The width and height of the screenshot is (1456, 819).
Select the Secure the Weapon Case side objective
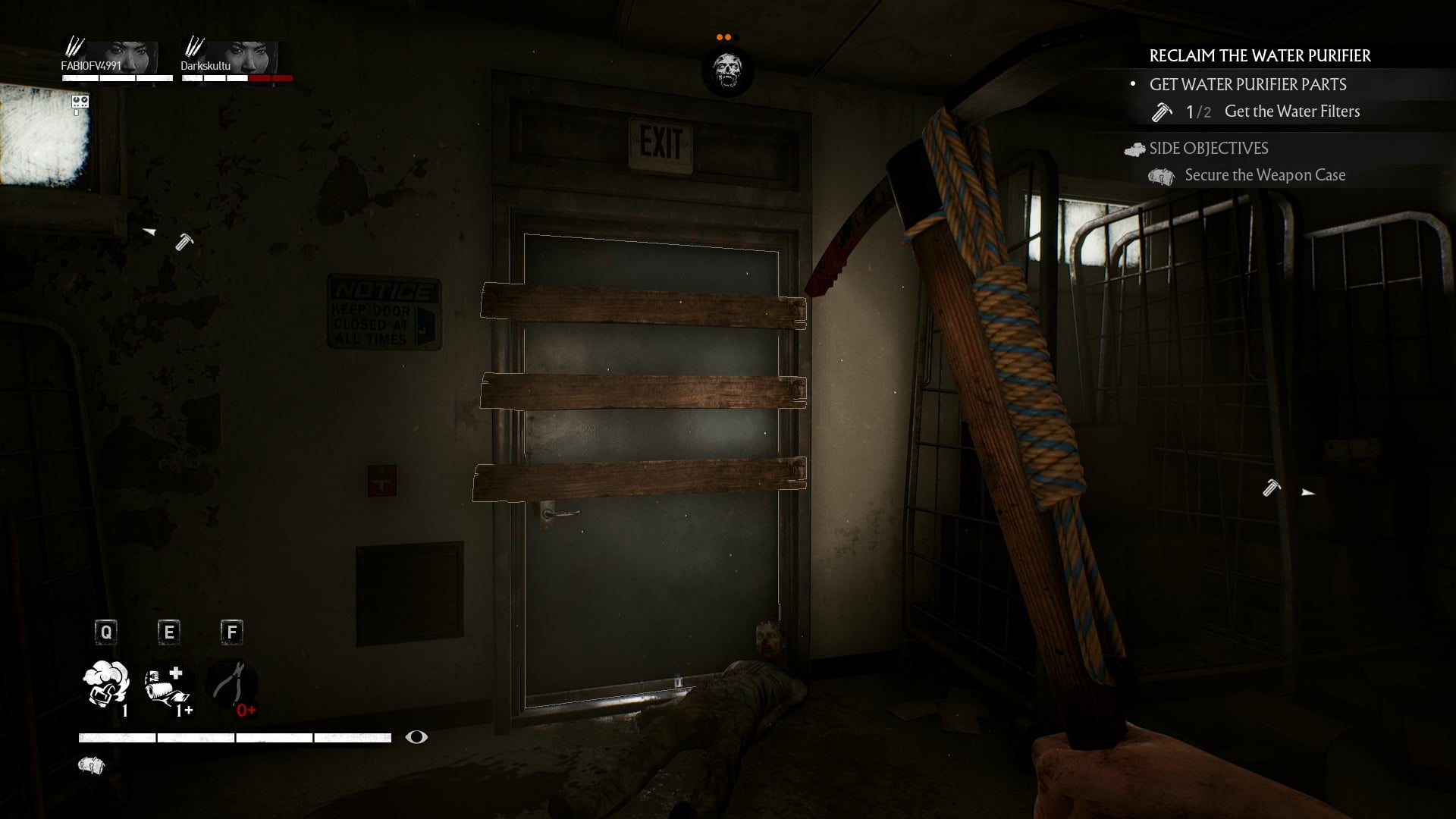1264,175
